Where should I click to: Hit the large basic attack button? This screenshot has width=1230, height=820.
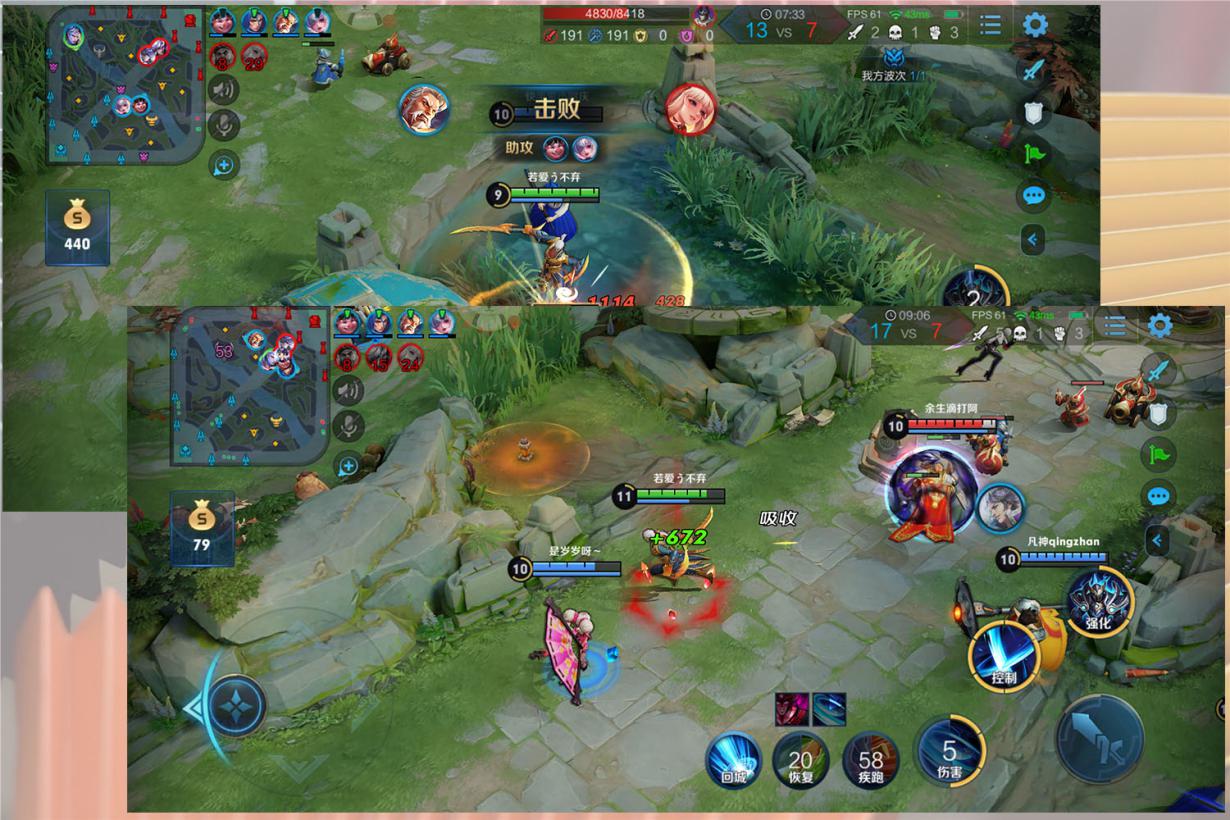coord(1100,739)
